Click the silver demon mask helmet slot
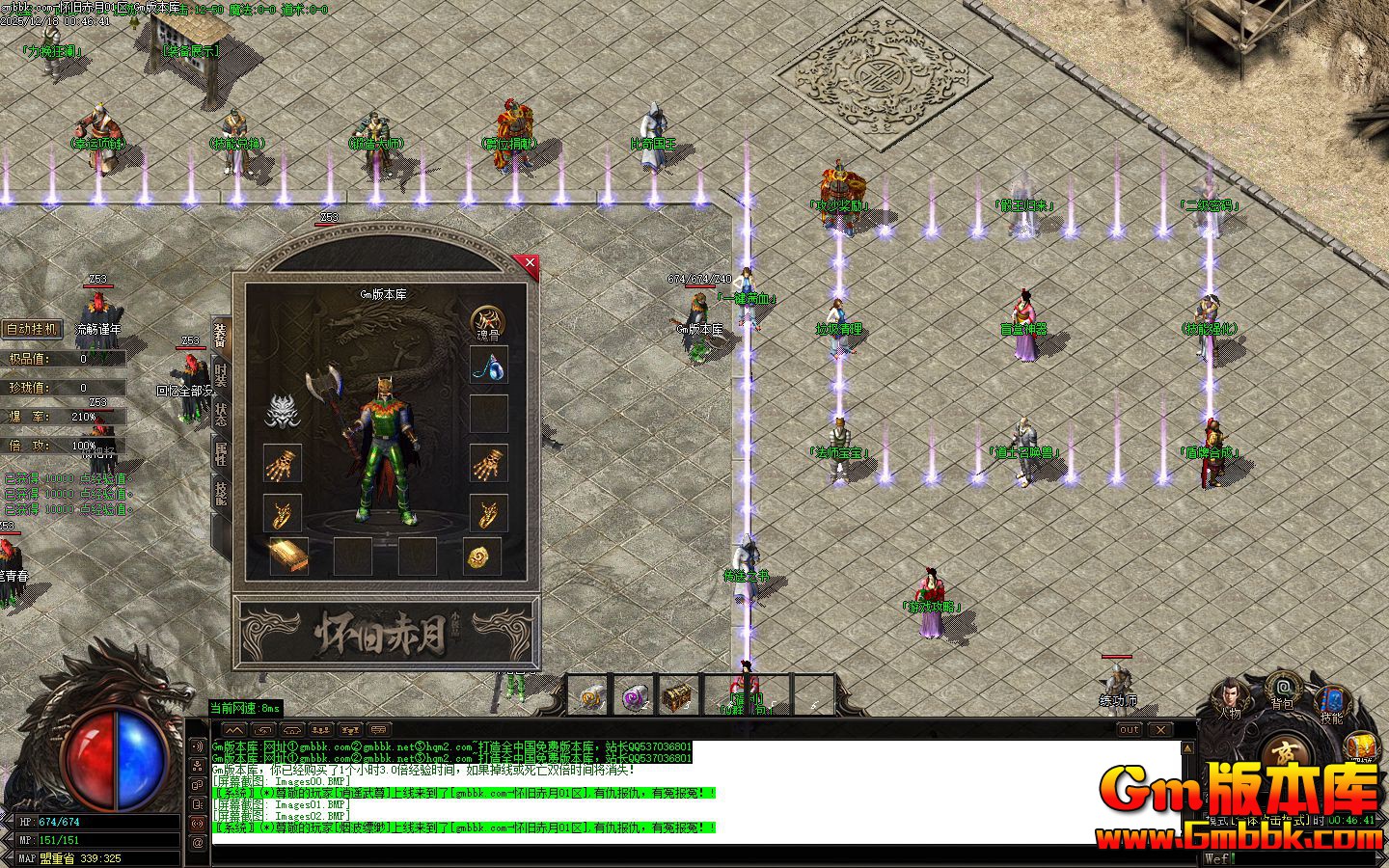1389x868 pixels. 282,412
